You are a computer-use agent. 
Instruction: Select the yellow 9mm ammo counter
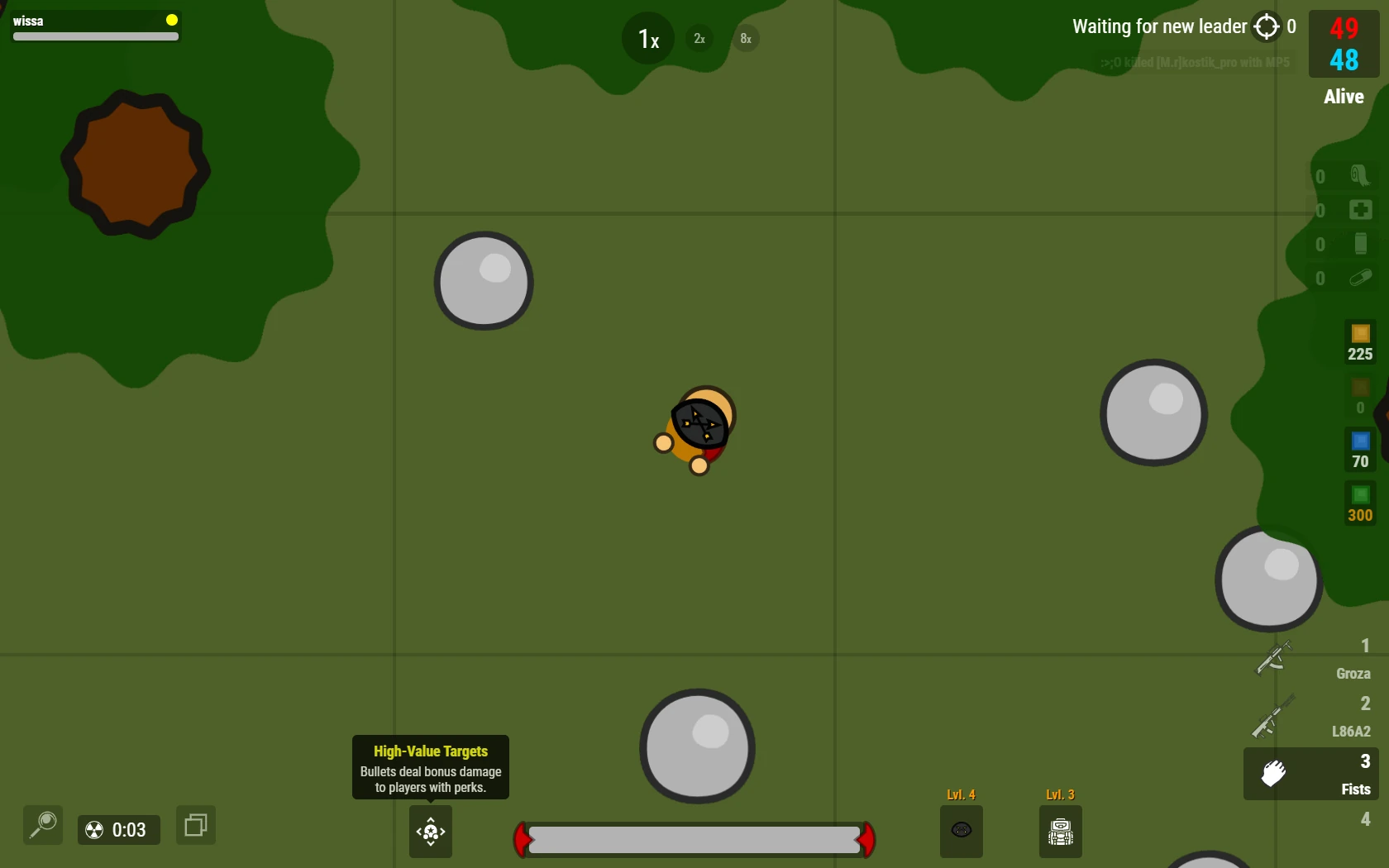coord(1359,339)
